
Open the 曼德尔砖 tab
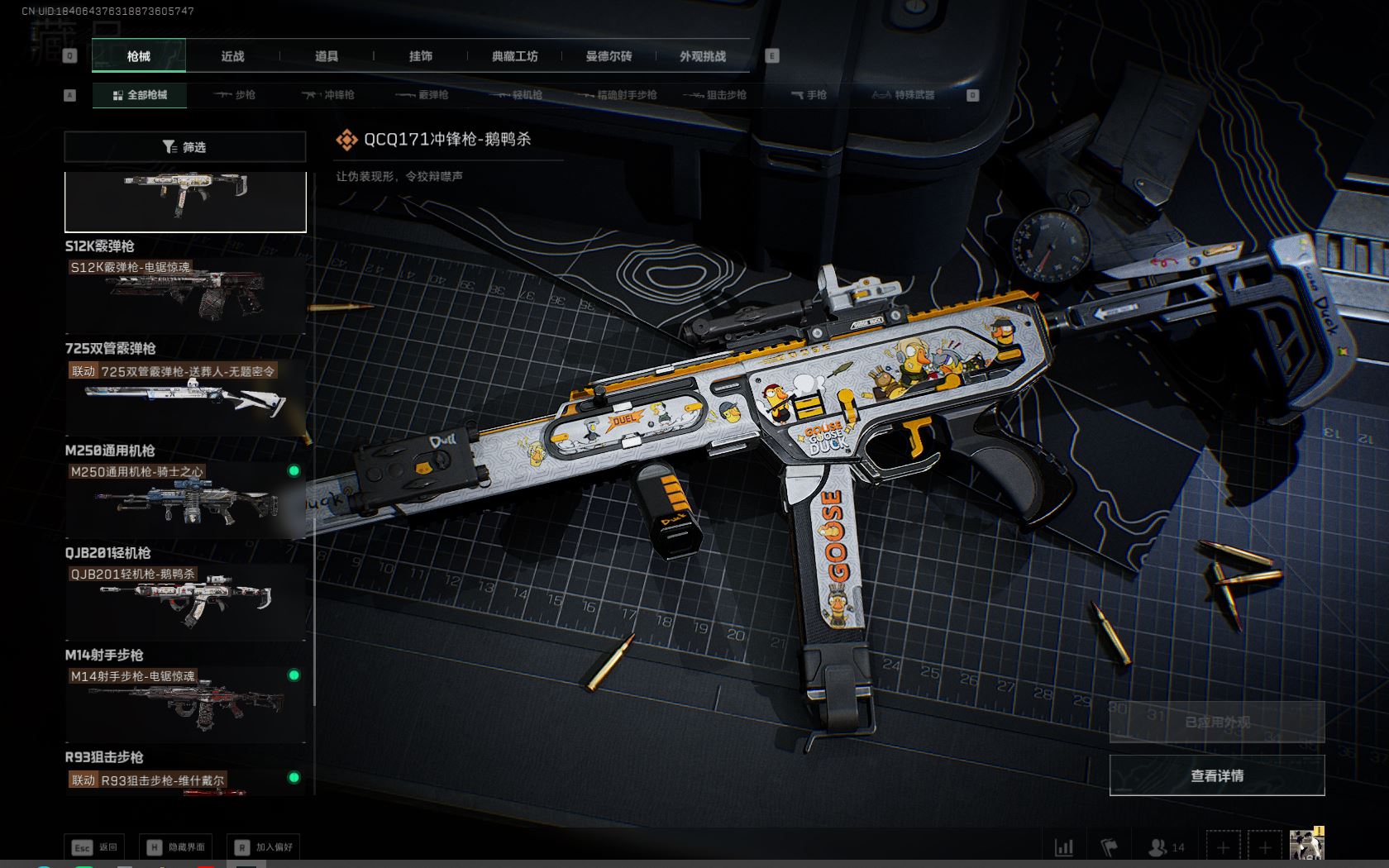click(x=609, y=56)
